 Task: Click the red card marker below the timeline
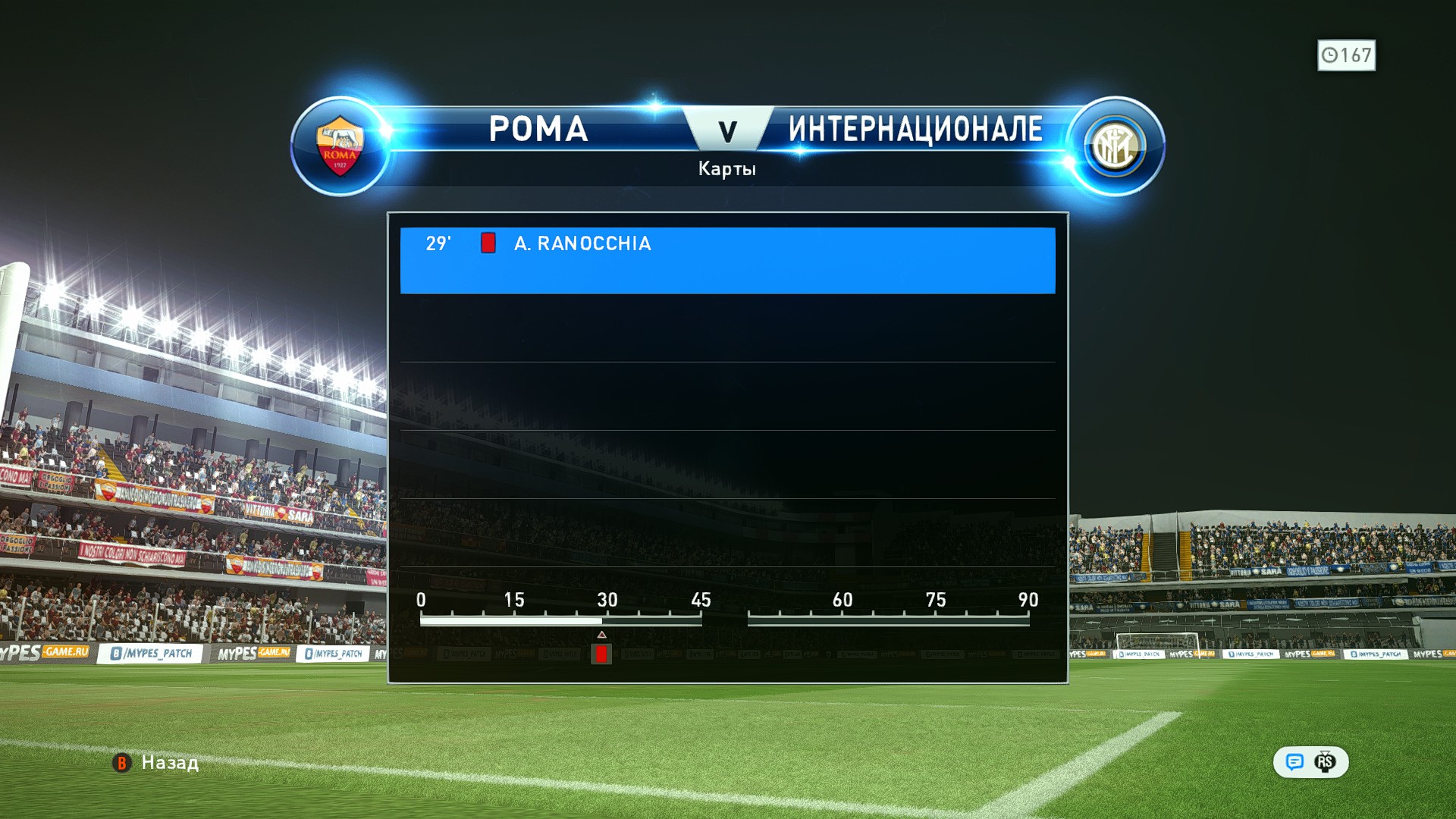coord(601,654)
